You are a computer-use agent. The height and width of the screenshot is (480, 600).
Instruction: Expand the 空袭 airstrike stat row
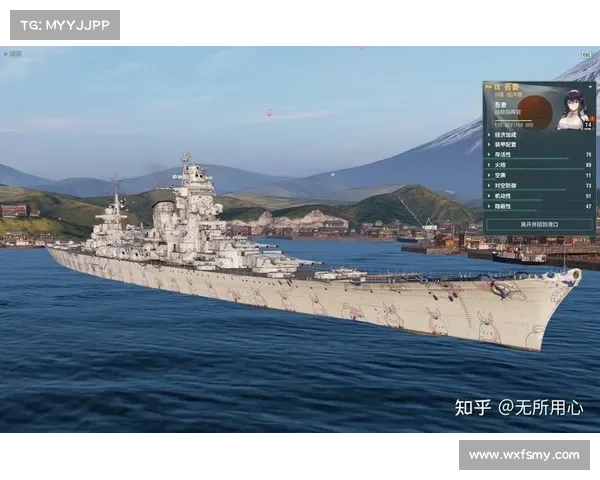505,175
